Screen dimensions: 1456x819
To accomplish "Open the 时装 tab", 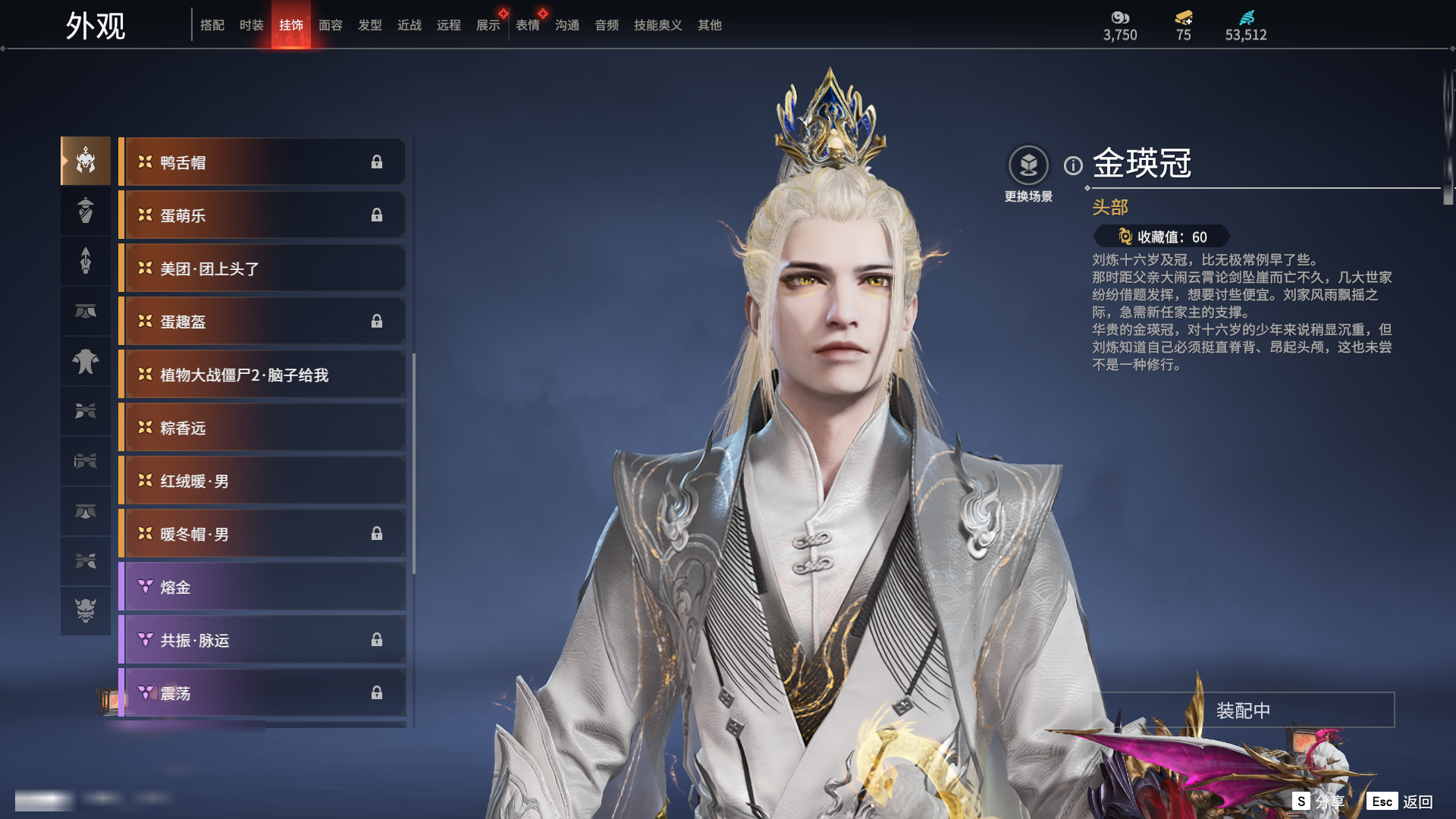I will pos(252,25).
